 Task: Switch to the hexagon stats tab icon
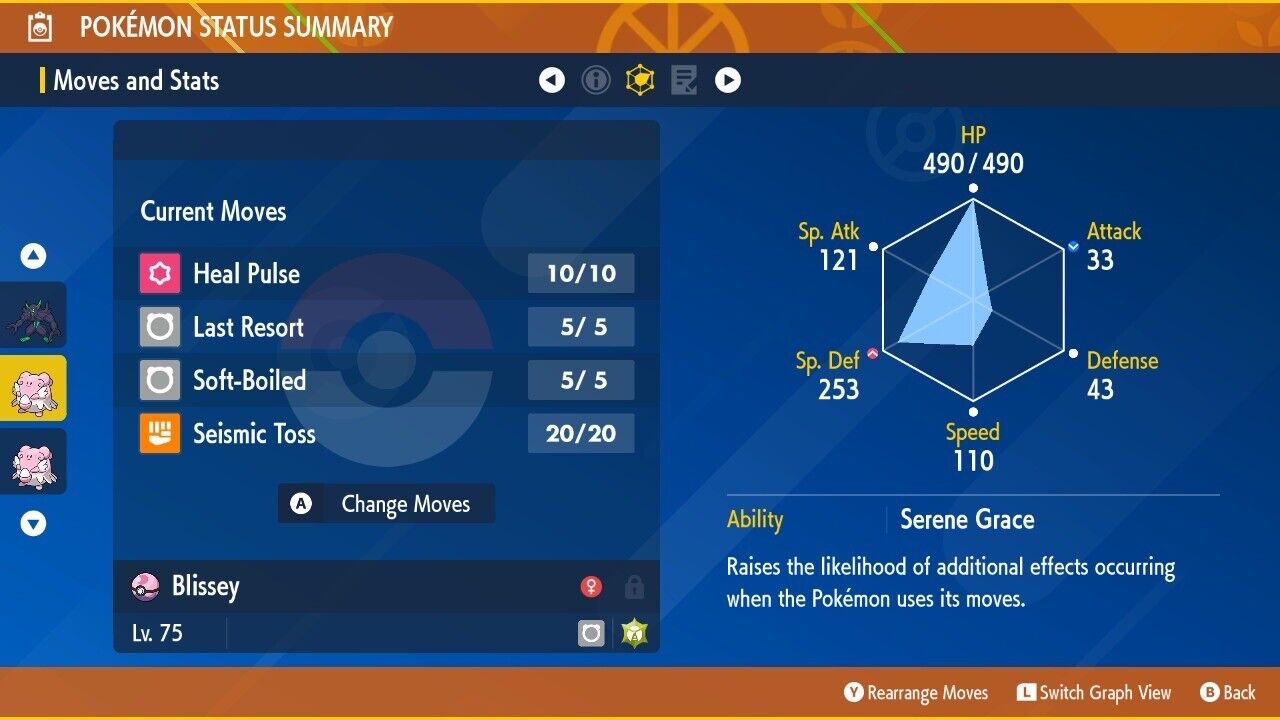pyautogui.click(x=640, y=80)
